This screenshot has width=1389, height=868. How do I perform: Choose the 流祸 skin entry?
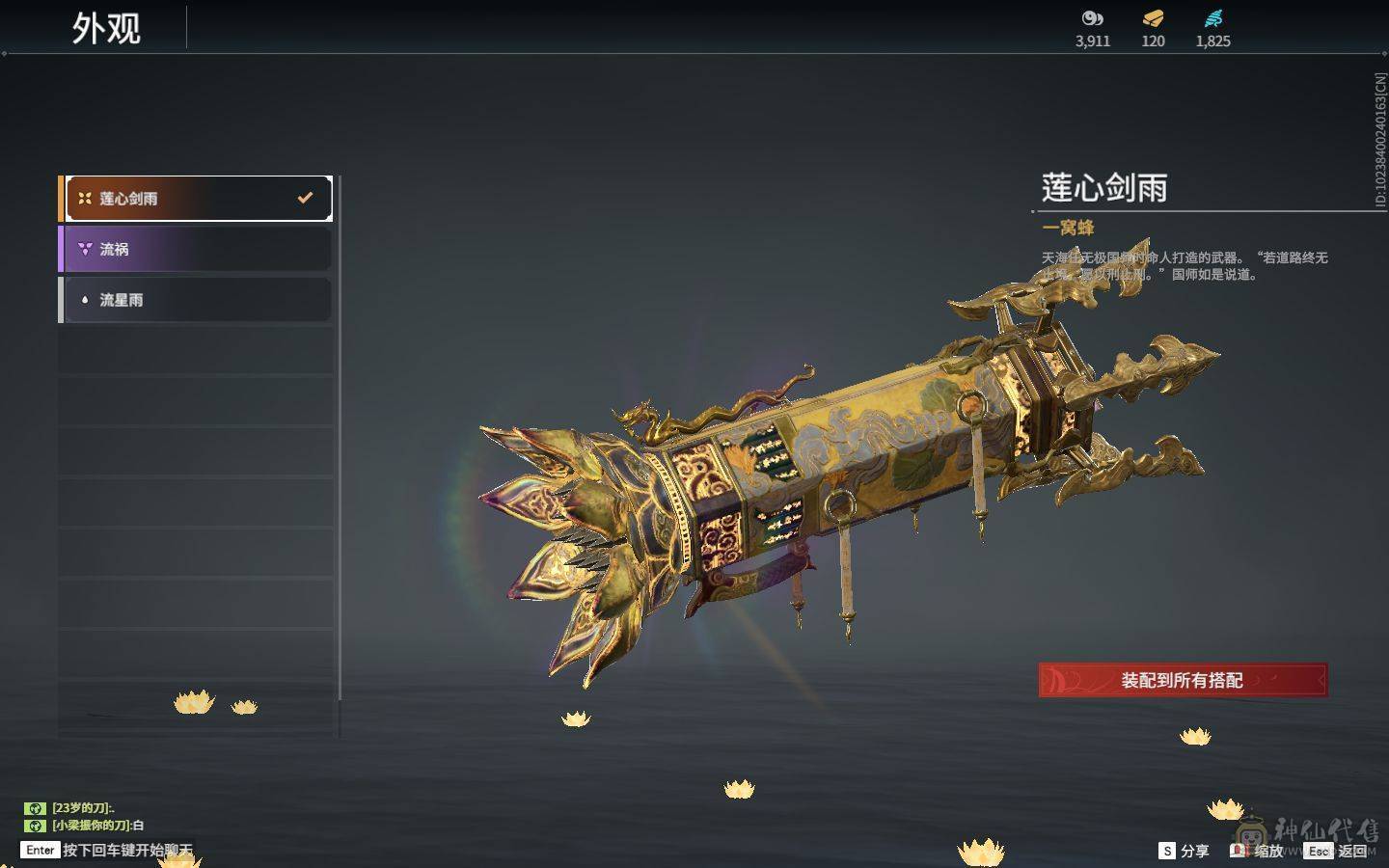coord(197,249)
